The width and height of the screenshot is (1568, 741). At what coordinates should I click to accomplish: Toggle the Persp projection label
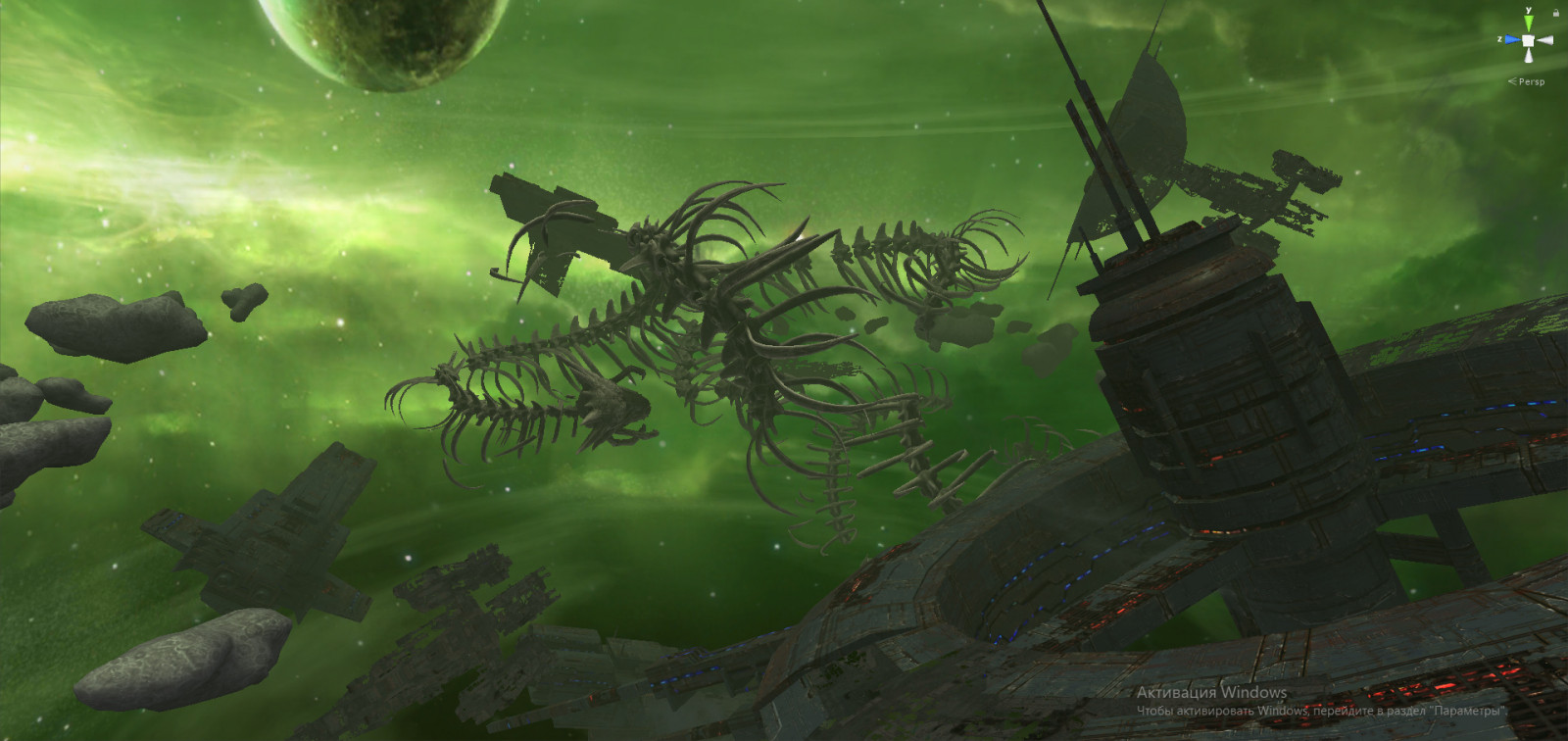click(x=1530, y=81)
